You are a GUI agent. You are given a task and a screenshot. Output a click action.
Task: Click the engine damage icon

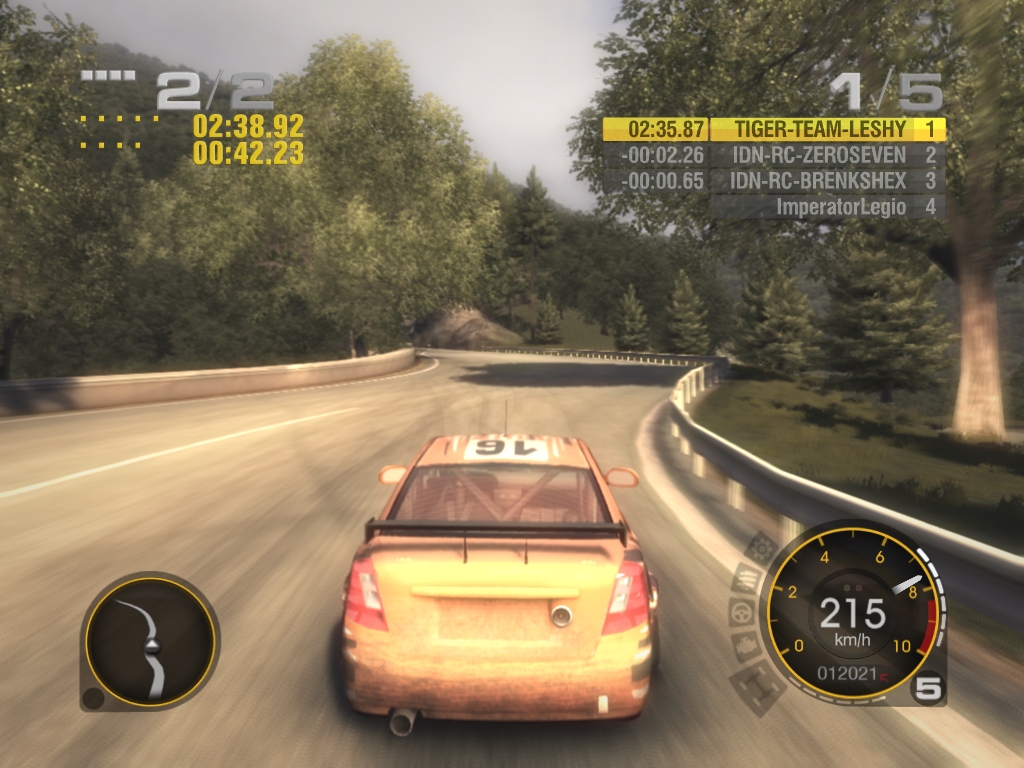(x=745, y=645)
